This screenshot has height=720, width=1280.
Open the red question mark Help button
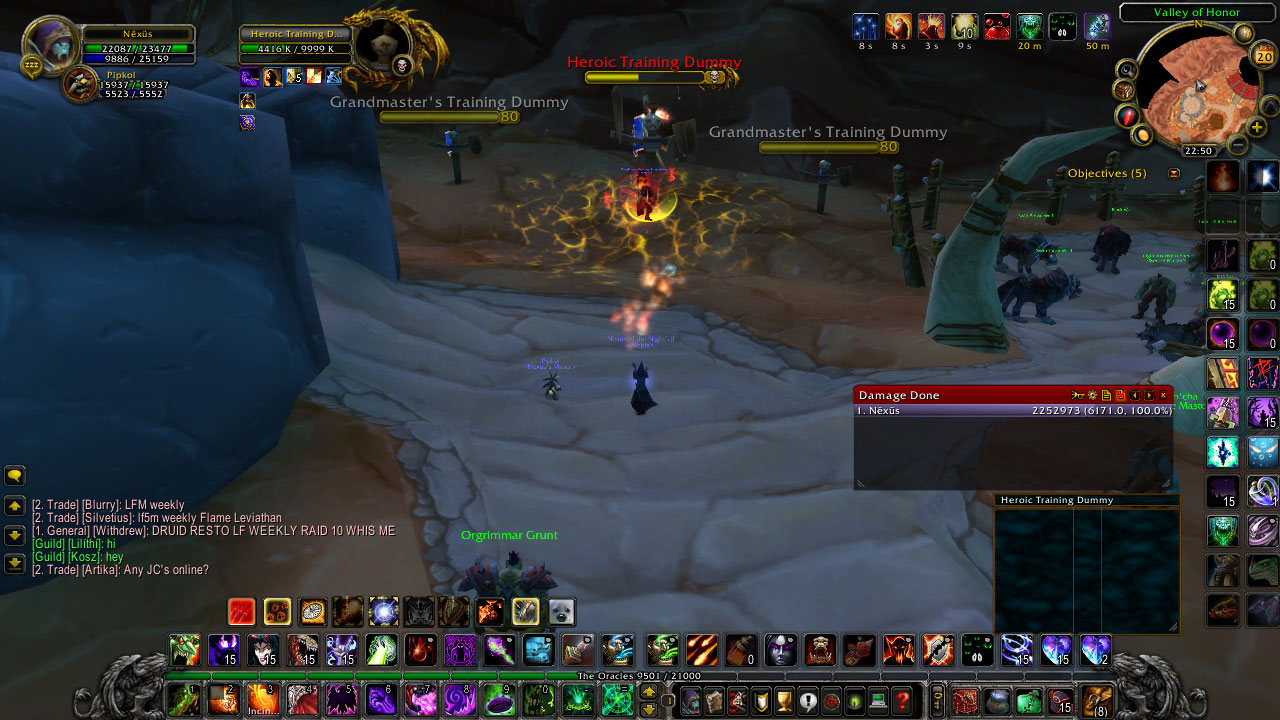pyautogui.click(x=902, y=700)
